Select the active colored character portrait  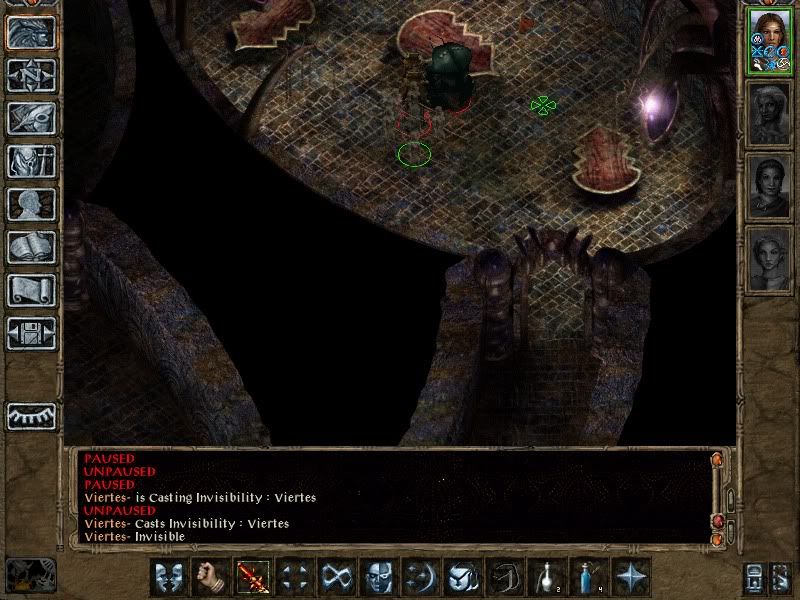(x=769, y=42)
